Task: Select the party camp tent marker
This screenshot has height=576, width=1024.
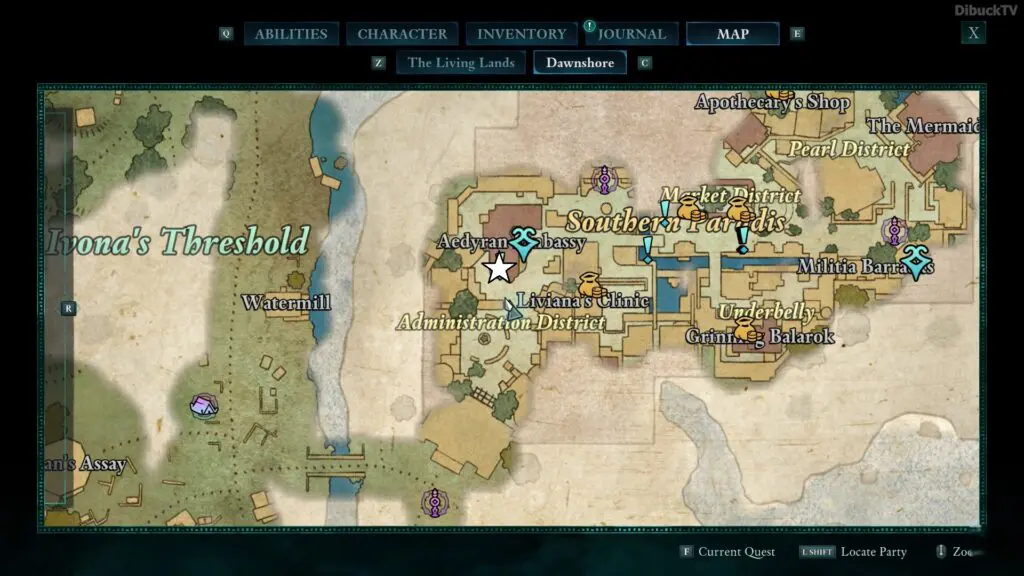Action: pyautogui.click(x=205, y=405)
